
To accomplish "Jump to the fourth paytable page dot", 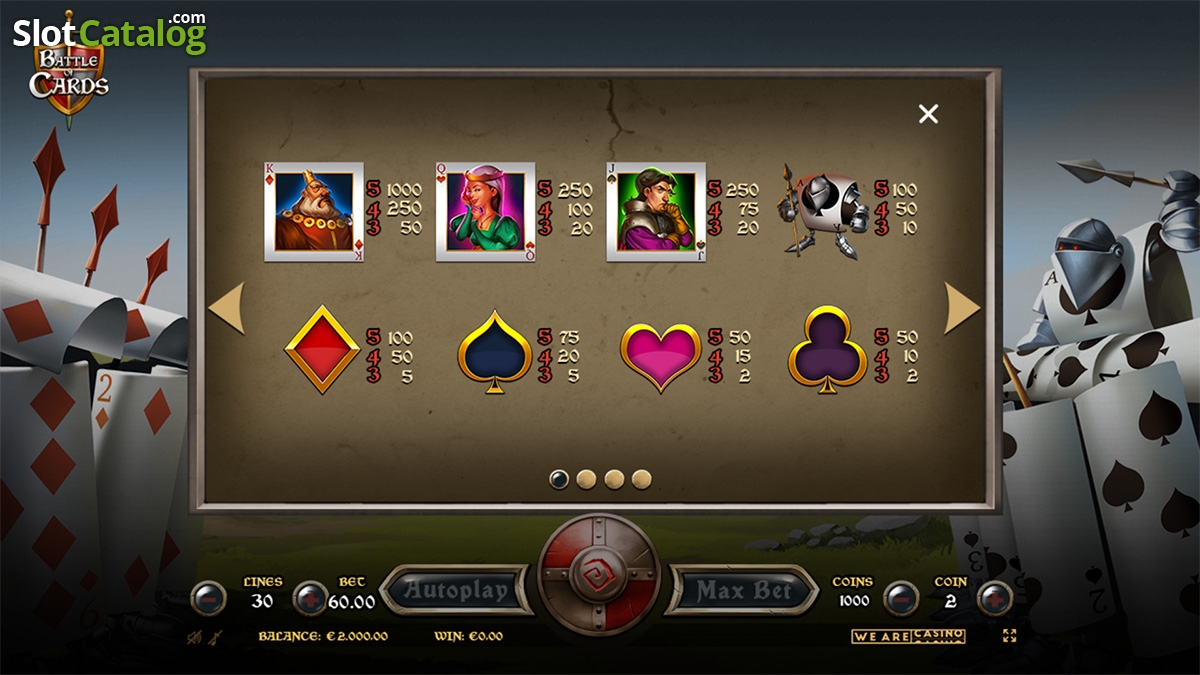I will [x=642, y=480].
